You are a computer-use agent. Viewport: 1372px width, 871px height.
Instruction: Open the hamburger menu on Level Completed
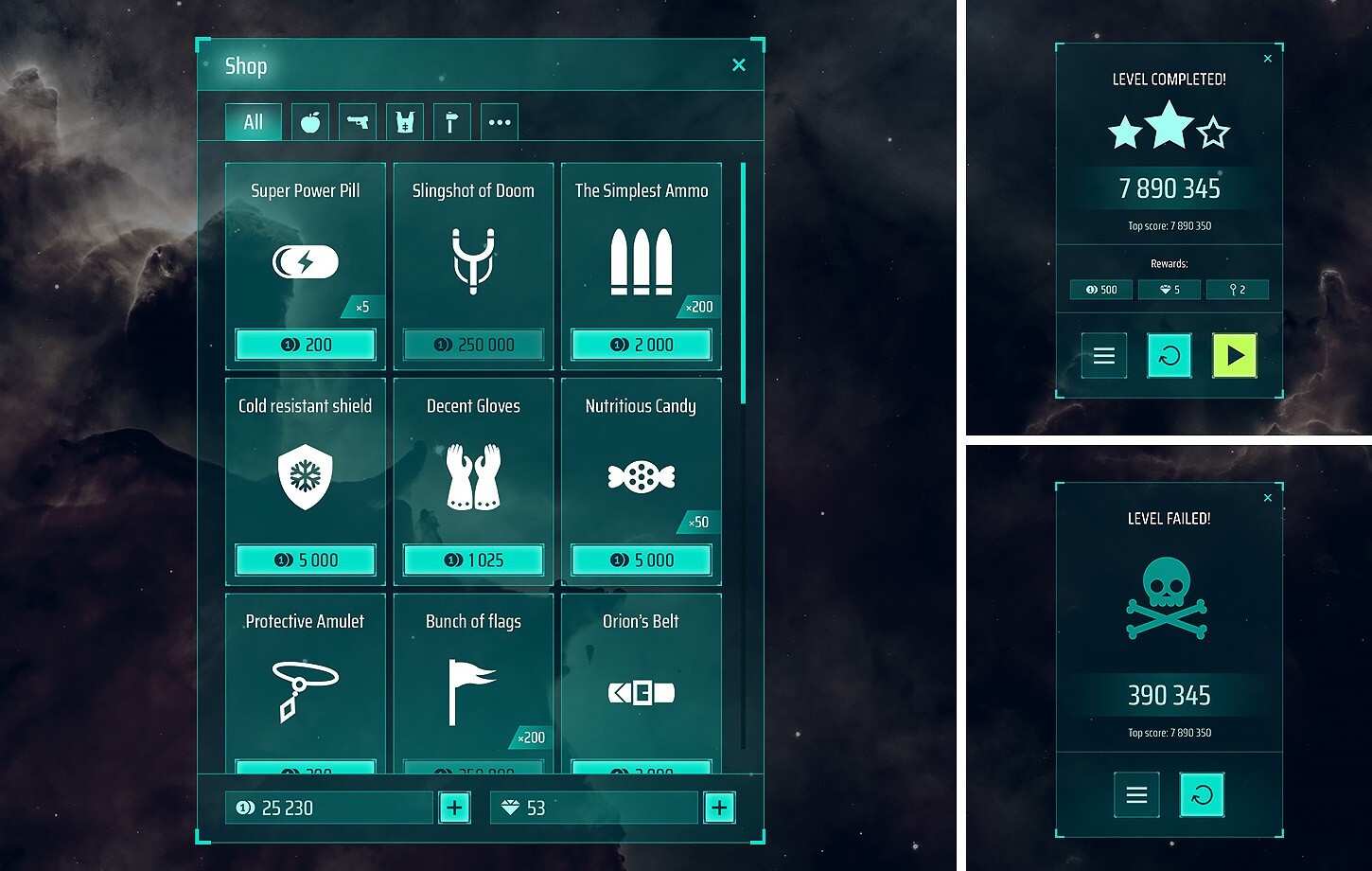coord(1104,355)
